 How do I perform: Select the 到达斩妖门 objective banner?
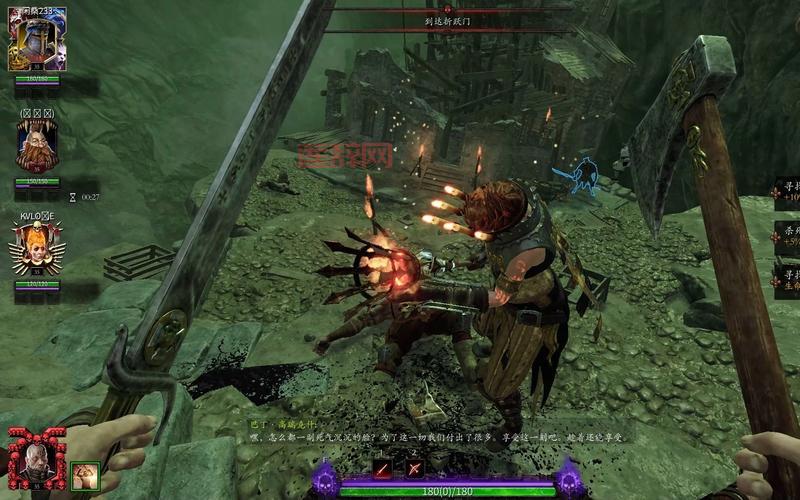[447, 19]
